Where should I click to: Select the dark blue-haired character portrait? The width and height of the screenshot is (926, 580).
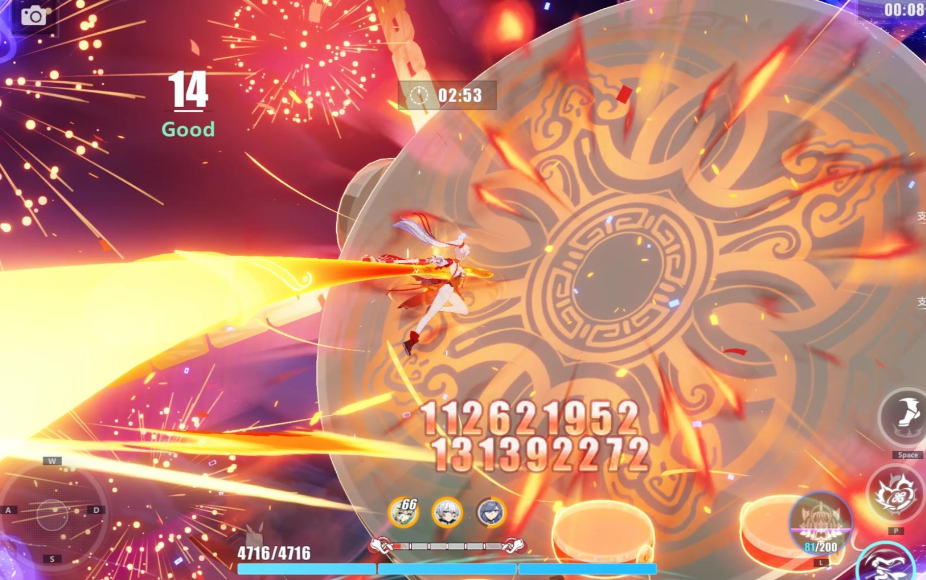490,512
